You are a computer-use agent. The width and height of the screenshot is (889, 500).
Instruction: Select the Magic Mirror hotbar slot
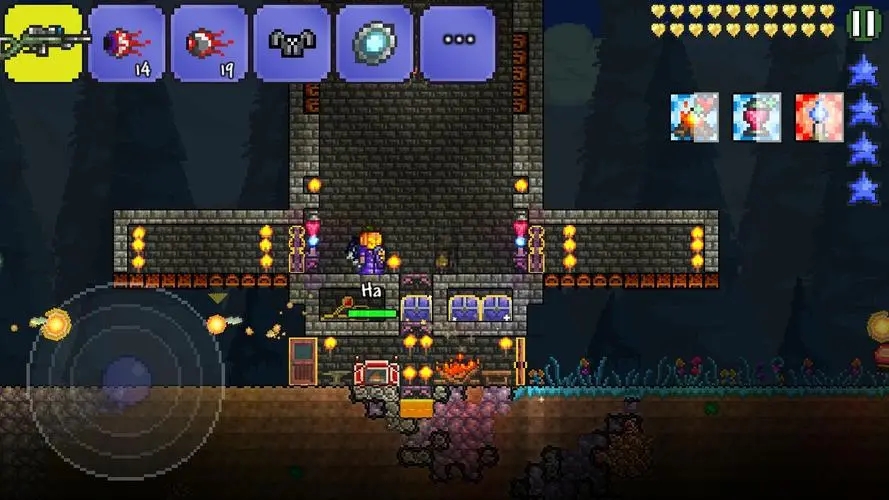[x=374, y=43]
